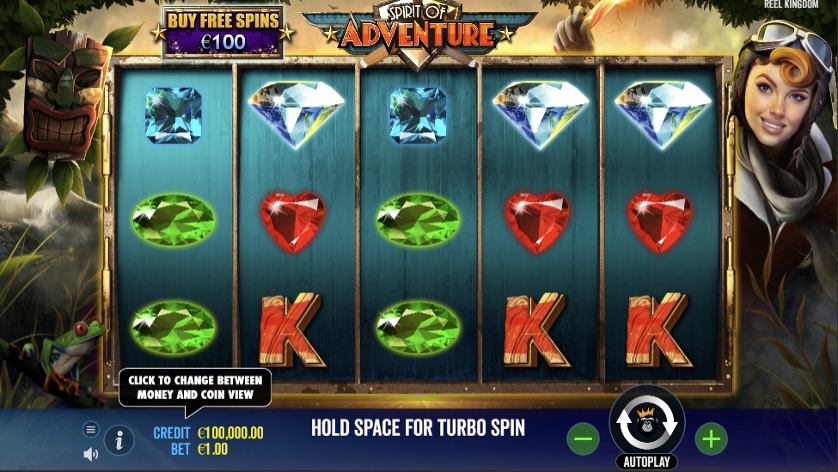The image size is (838, 472).
Task: Decrease the bet with the minus button
Action: pos(583,438)
